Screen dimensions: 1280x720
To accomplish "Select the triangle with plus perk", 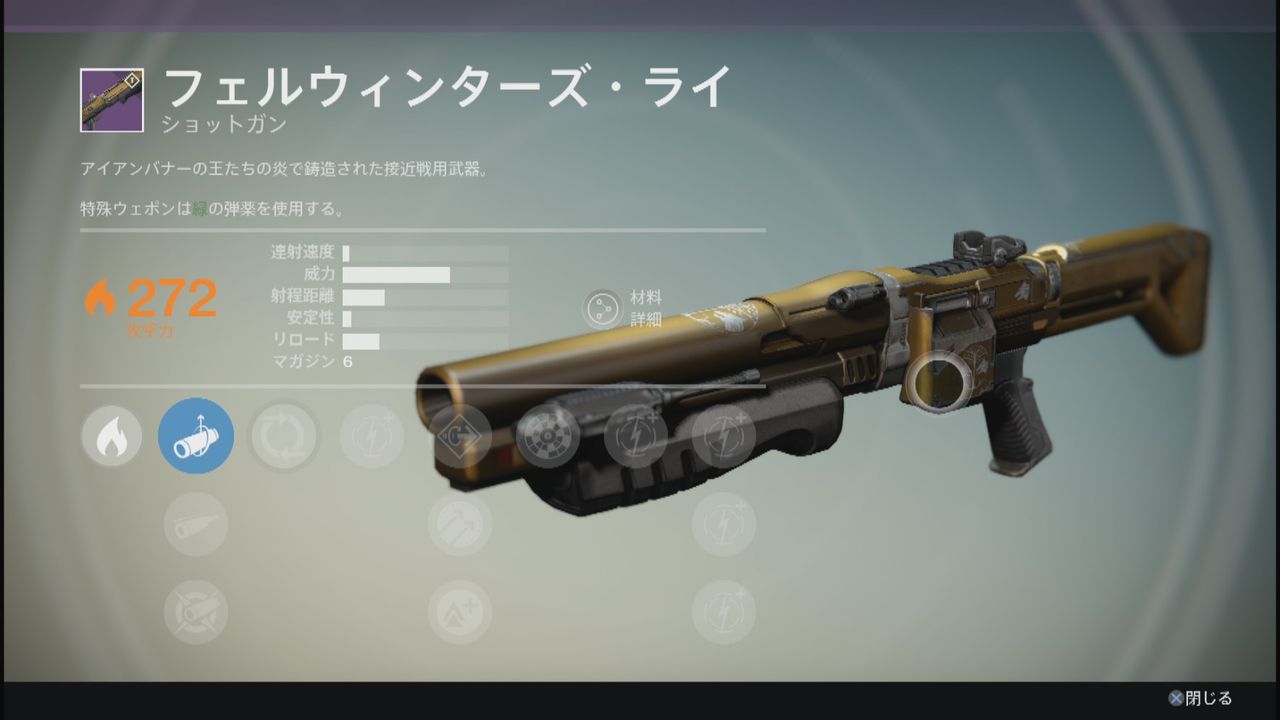I will point(460,612).
